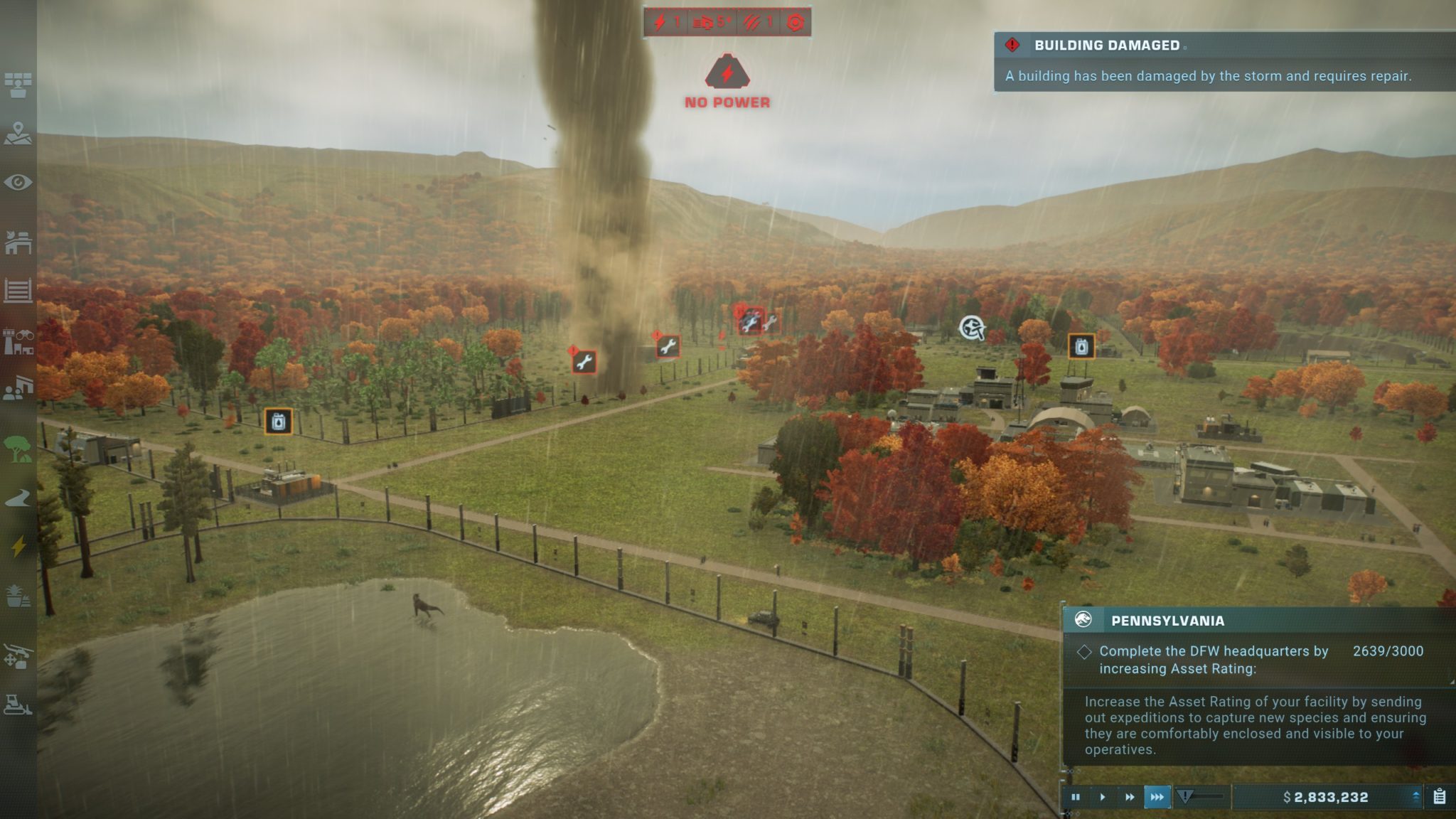Open the tree nature tools menu
1456x819 pixels.
pyautogui.click(x=18, y=449)
